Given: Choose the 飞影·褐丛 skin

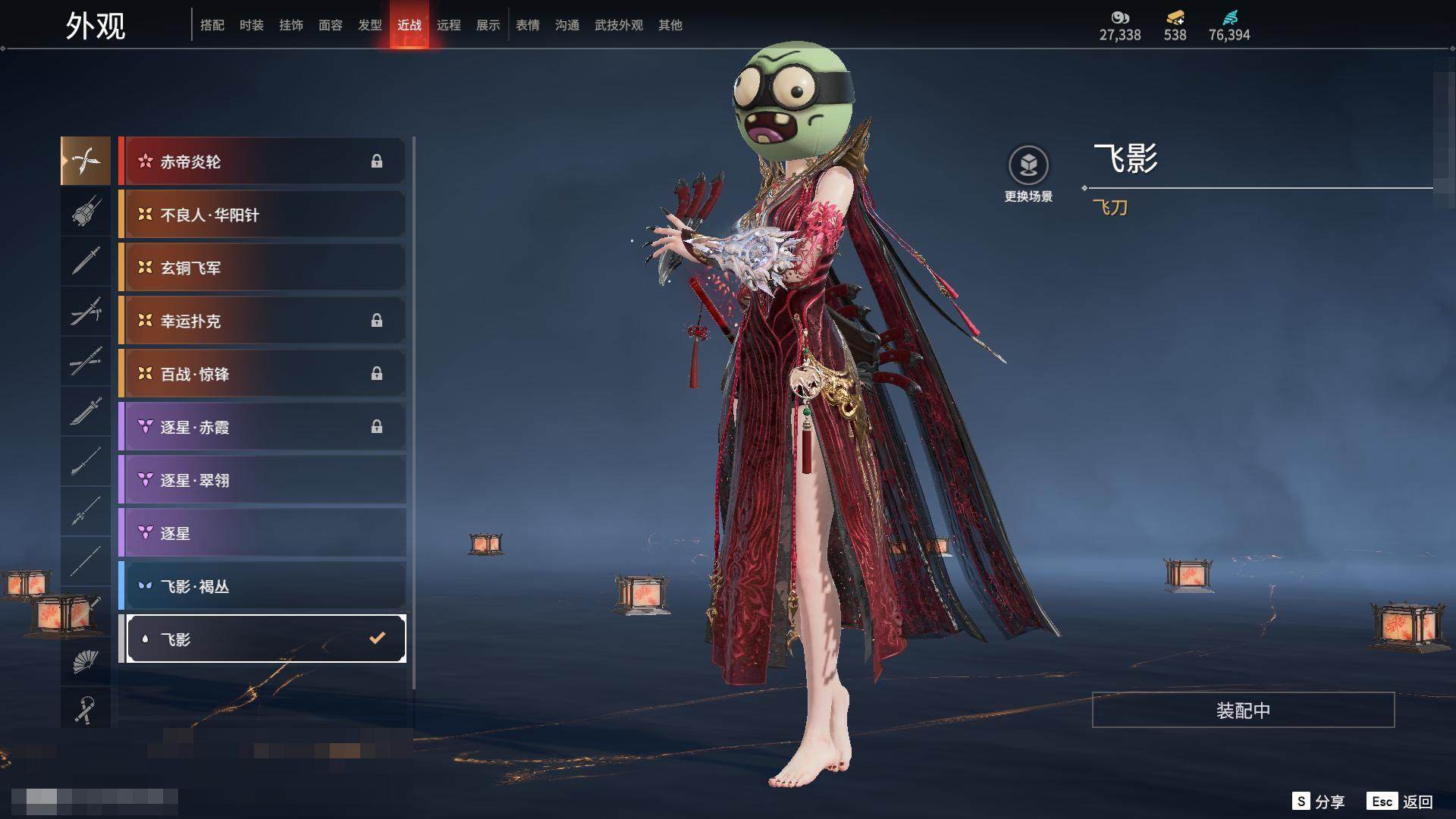Looking at the screenshot, I should [x=262, y=586].
